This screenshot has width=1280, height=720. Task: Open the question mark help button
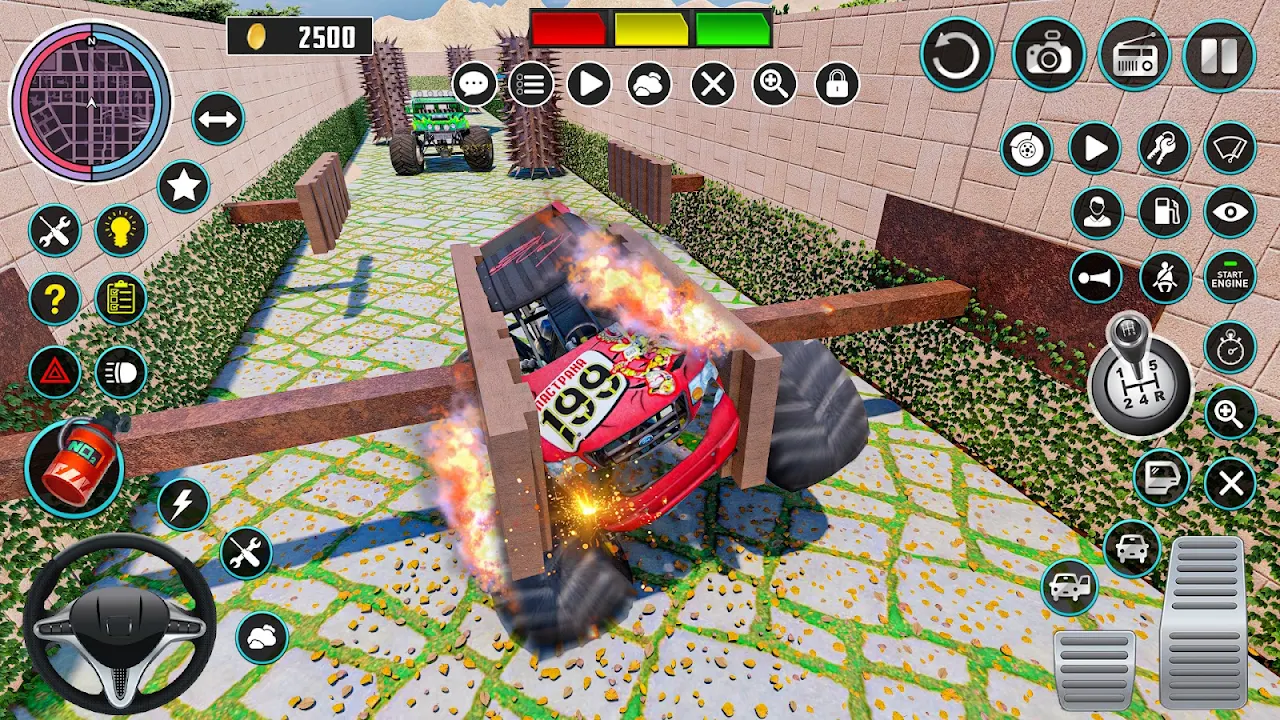click(54, 299)
